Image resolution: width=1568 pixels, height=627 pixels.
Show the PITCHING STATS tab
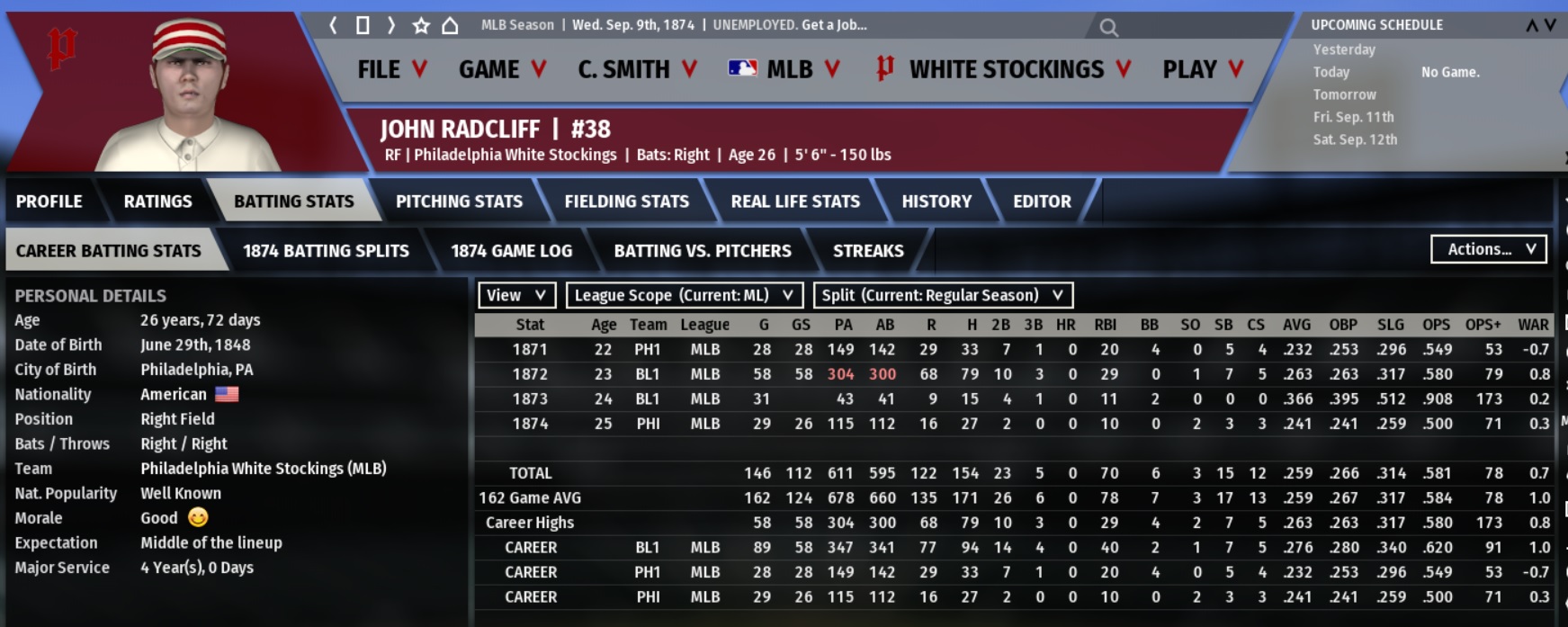459,202
